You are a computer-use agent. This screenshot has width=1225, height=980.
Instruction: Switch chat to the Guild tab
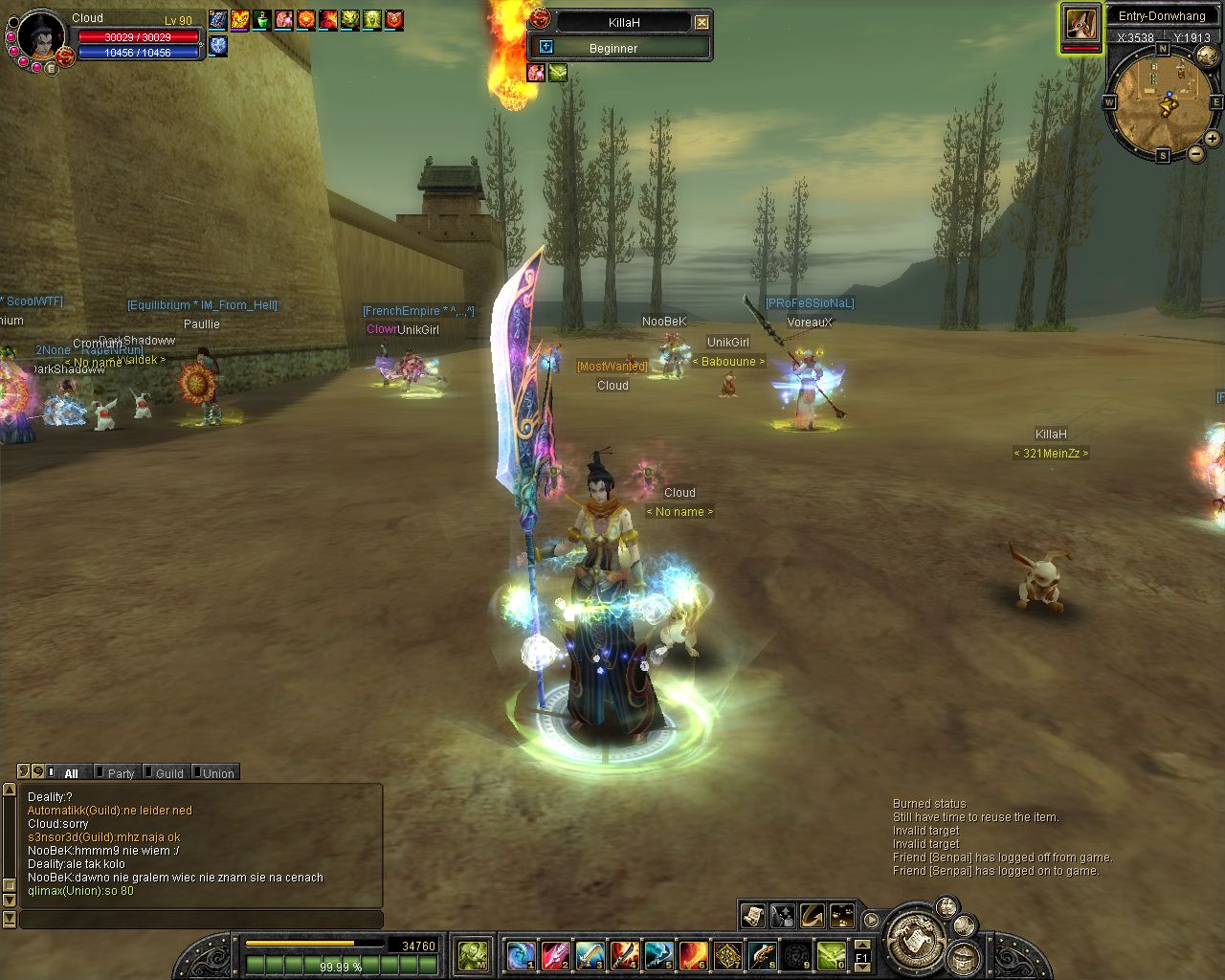(x=169, y=773)
